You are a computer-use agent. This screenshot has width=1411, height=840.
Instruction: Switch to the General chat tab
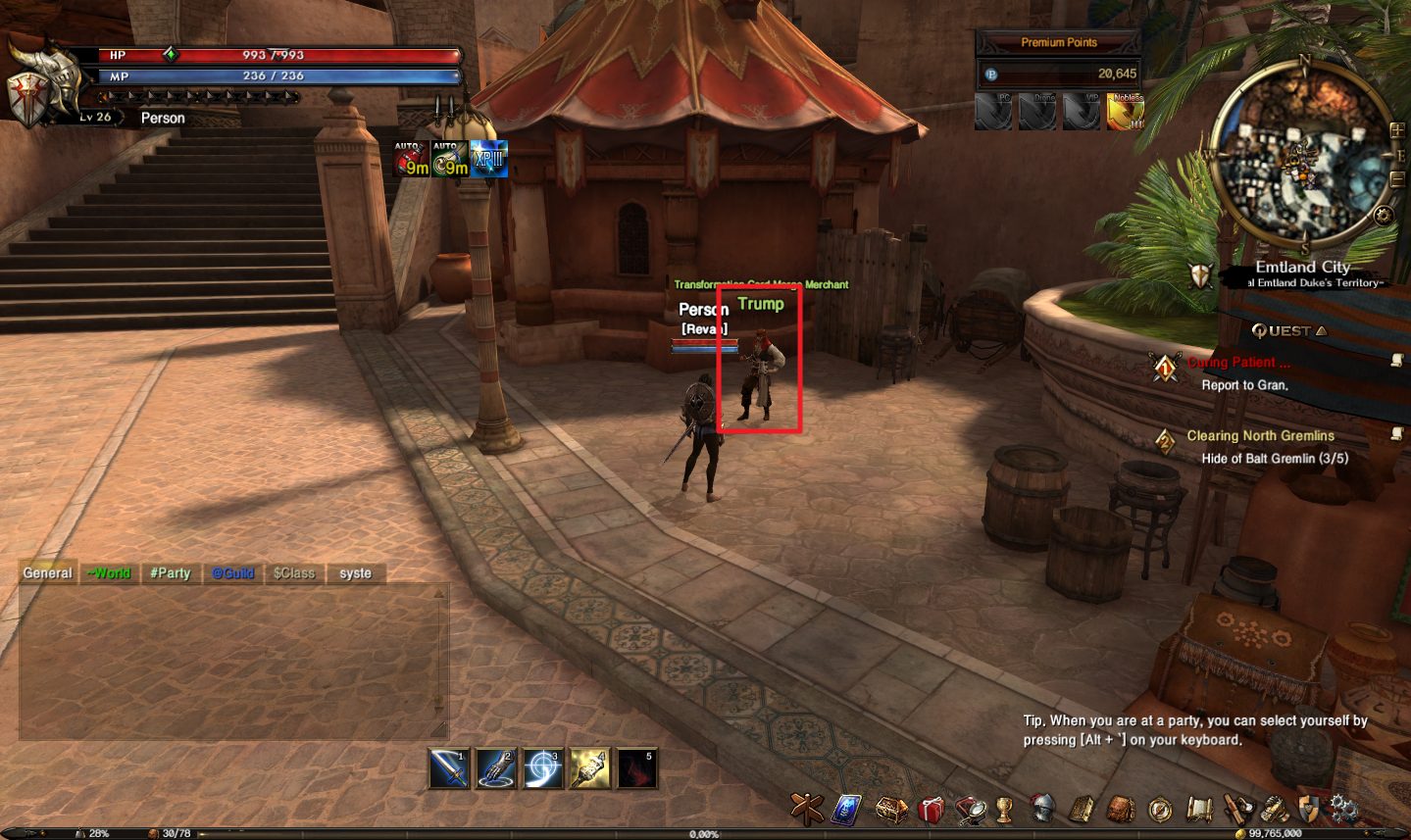tap(48, 573)
